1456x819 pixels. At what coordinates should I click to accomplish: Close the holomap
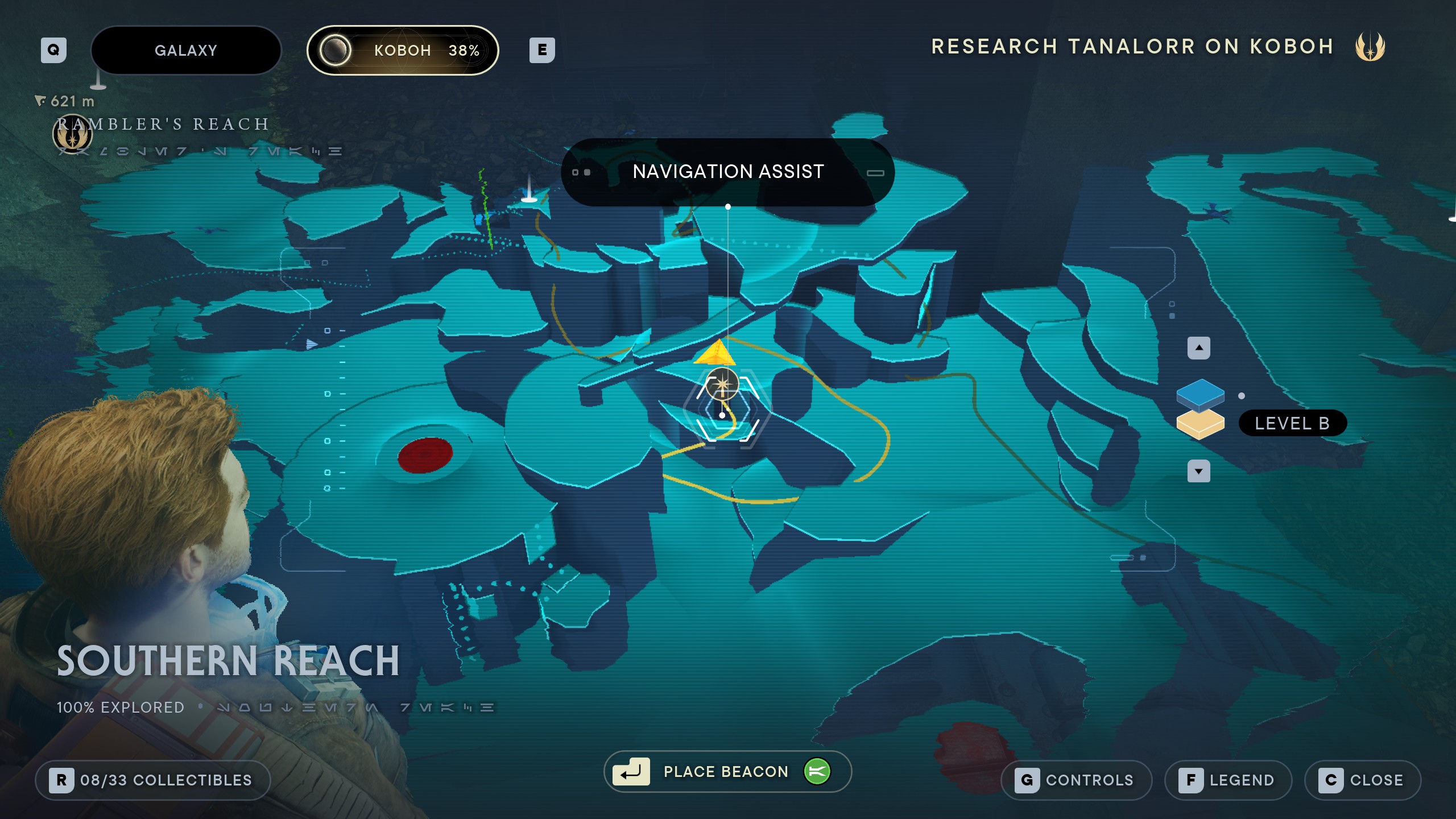click(1363, 780)
